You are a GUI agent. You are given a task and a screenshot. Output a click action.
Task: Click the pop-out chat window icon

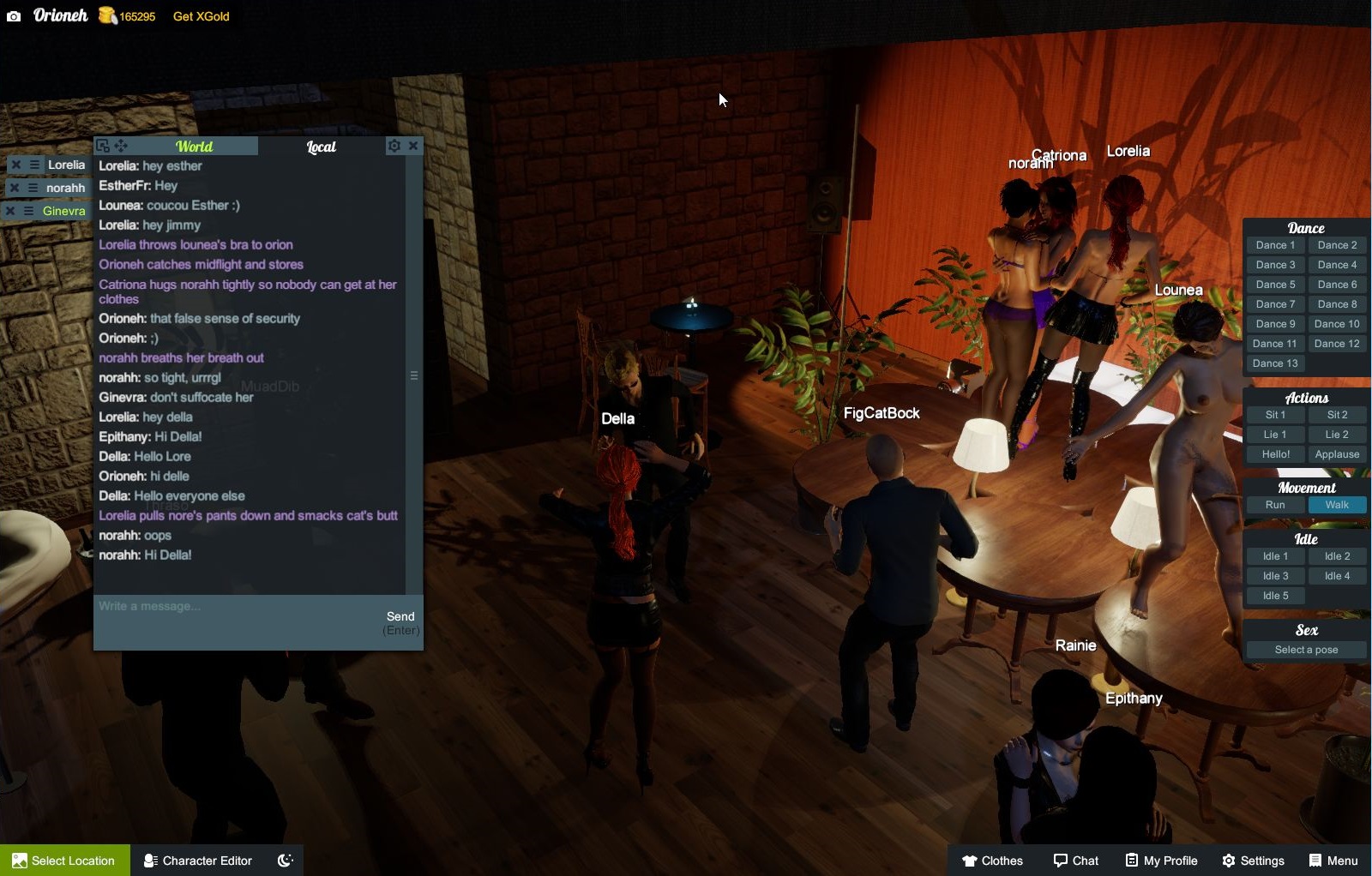tap(102, 146)
